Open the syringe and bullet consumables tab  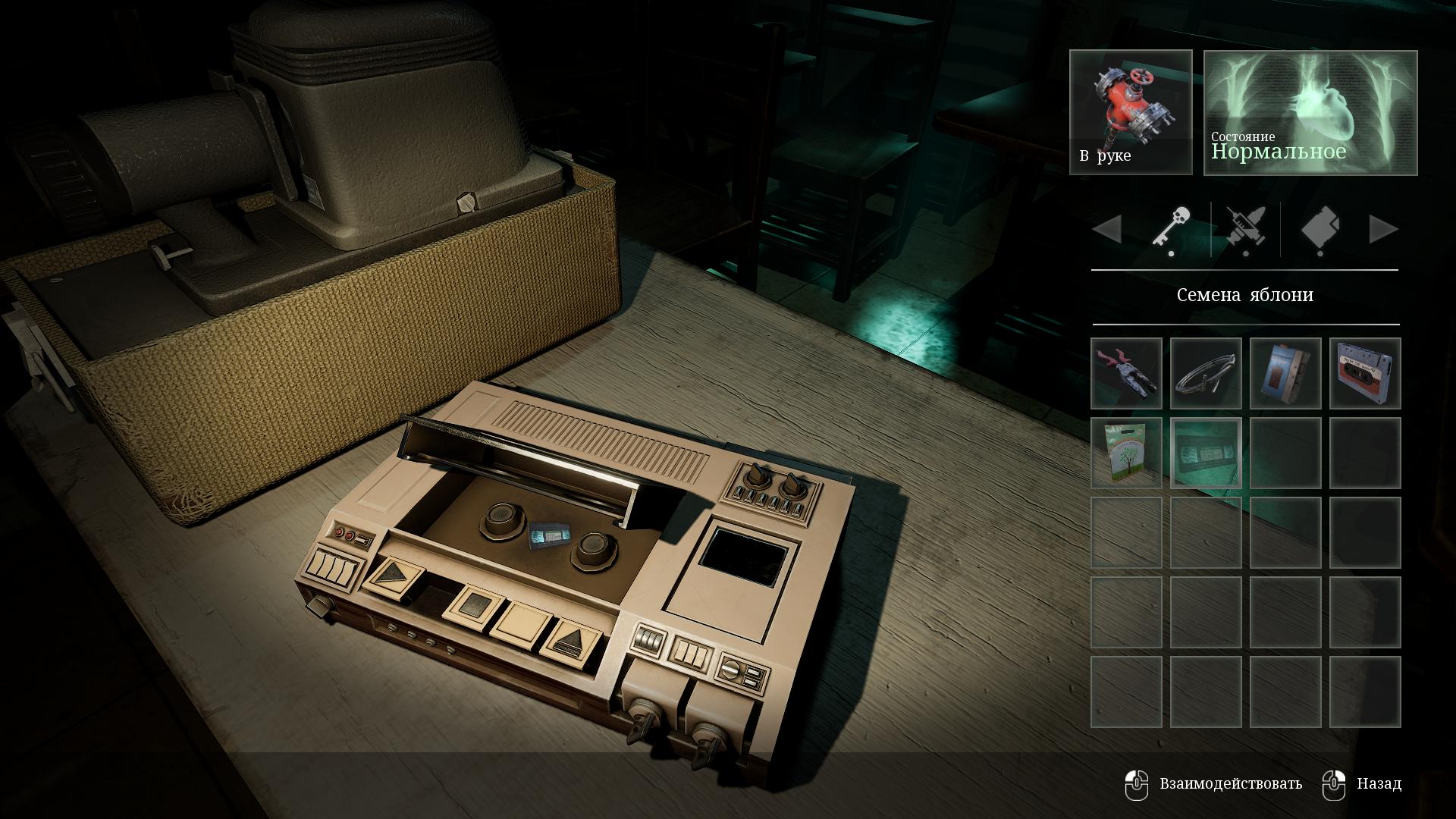coord(1245,228)
